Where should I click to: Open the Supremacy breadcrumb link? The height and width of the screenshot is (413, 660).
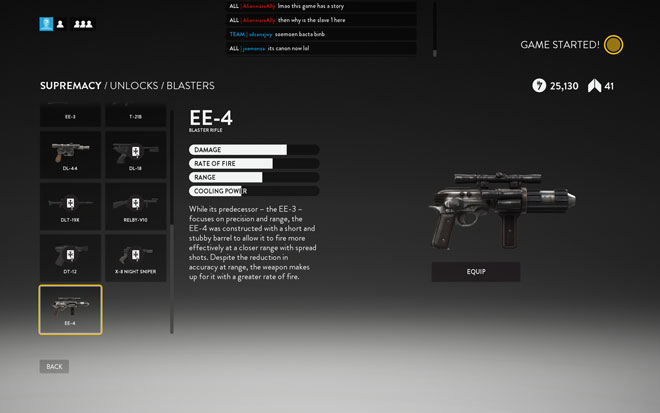tap(70, 86)
